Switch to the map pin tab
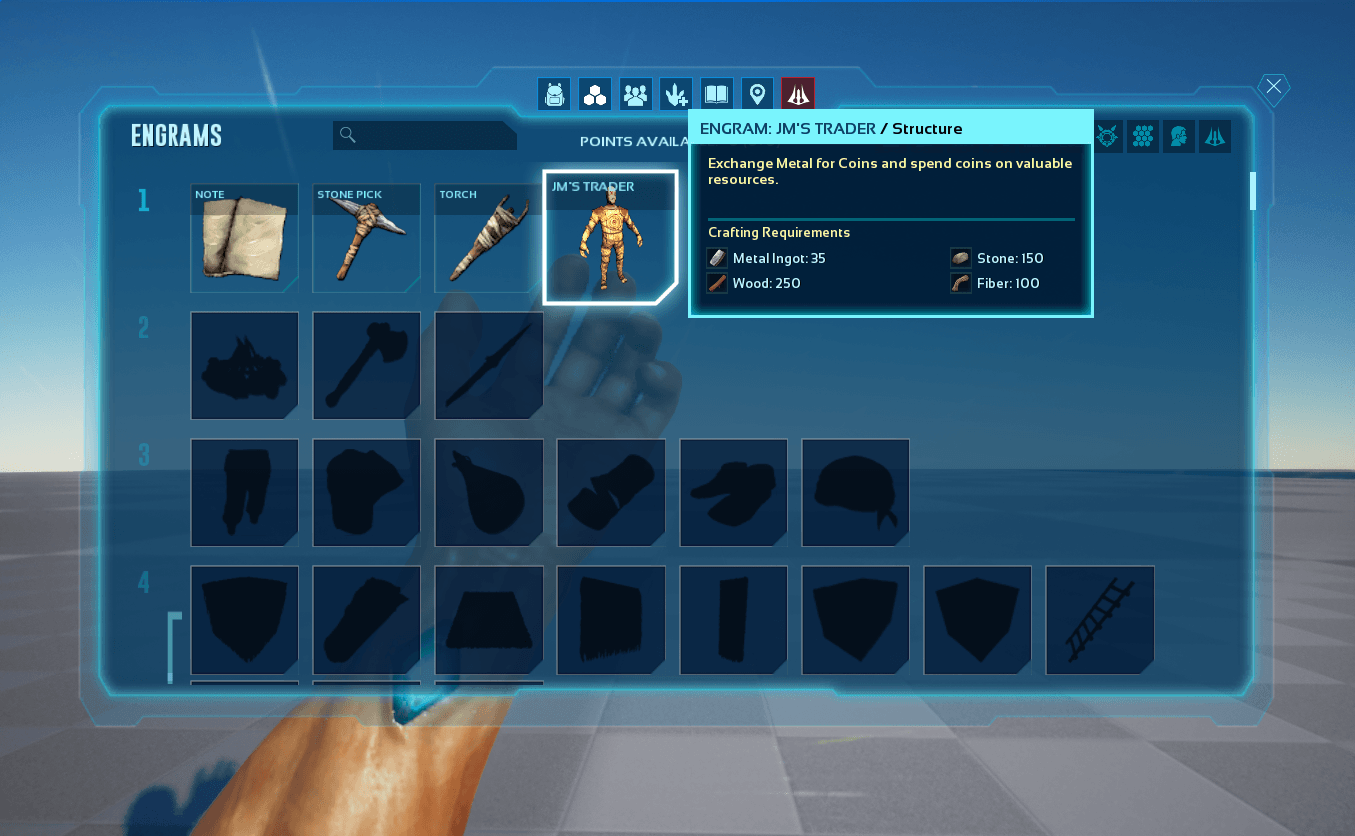Viewport: 1355px width, 836px height. tap(757, 94)
